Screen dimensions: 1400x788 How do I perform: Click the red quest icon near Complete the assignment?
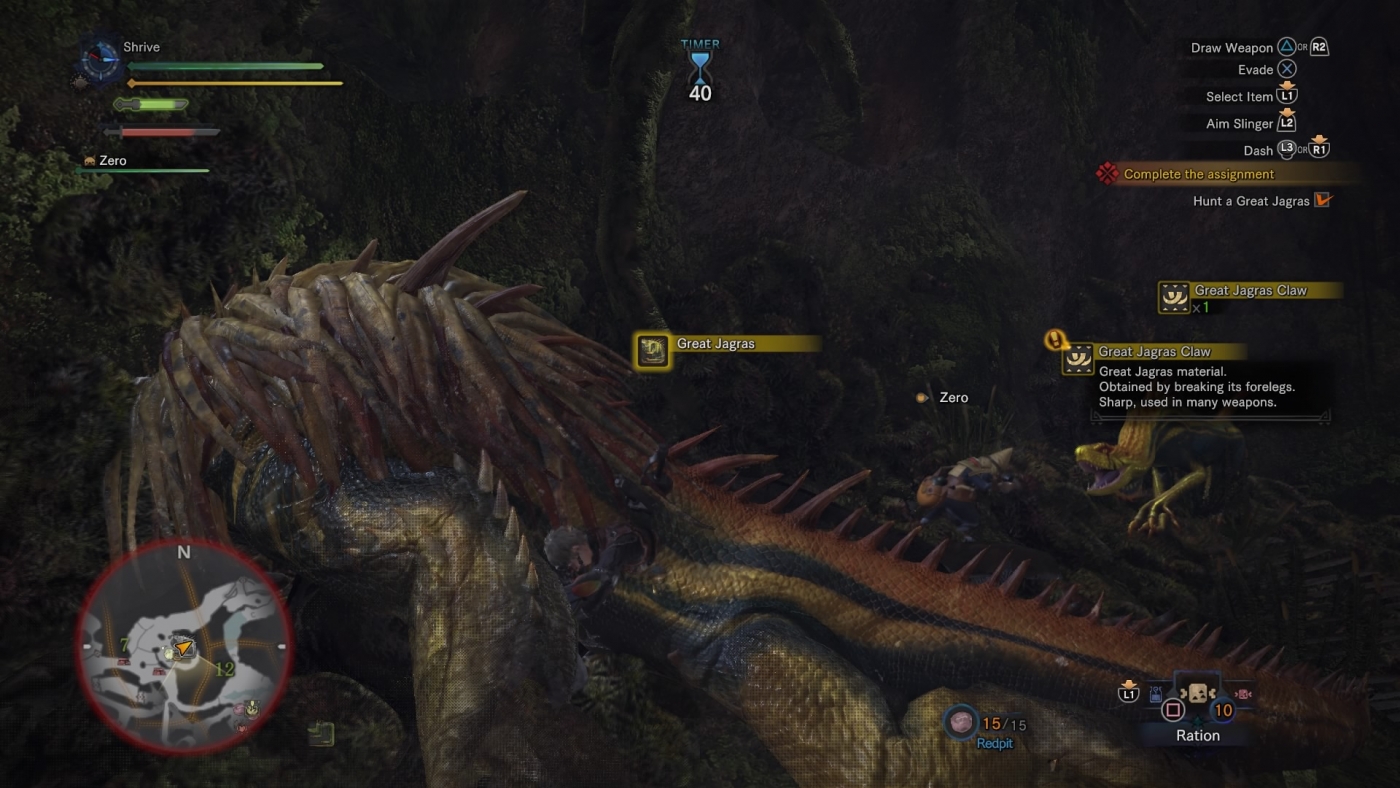pos(1108,173)
